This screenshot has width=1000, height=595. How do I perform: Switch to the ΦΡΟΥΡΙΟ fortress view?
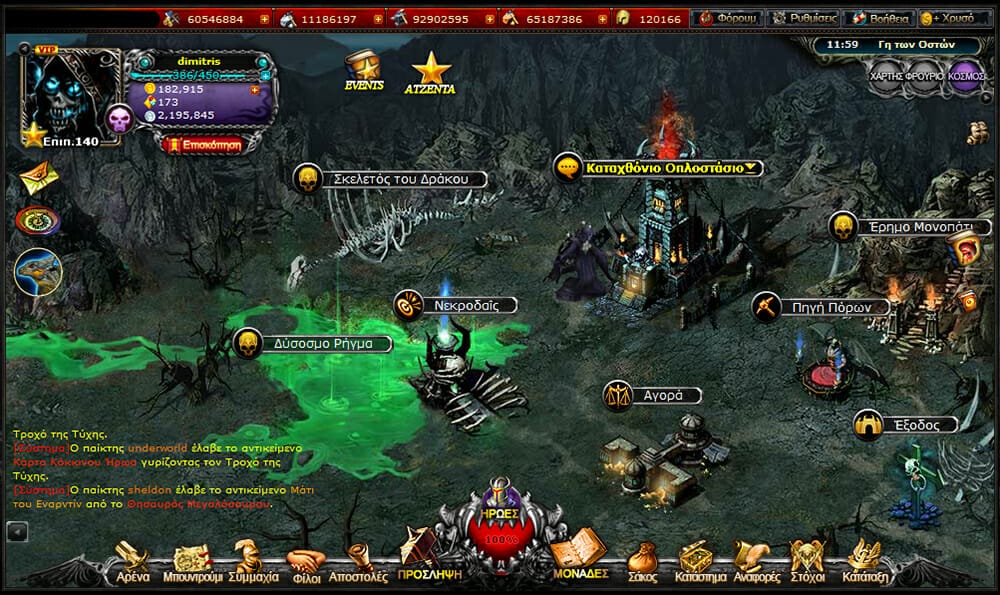point(926,76)
